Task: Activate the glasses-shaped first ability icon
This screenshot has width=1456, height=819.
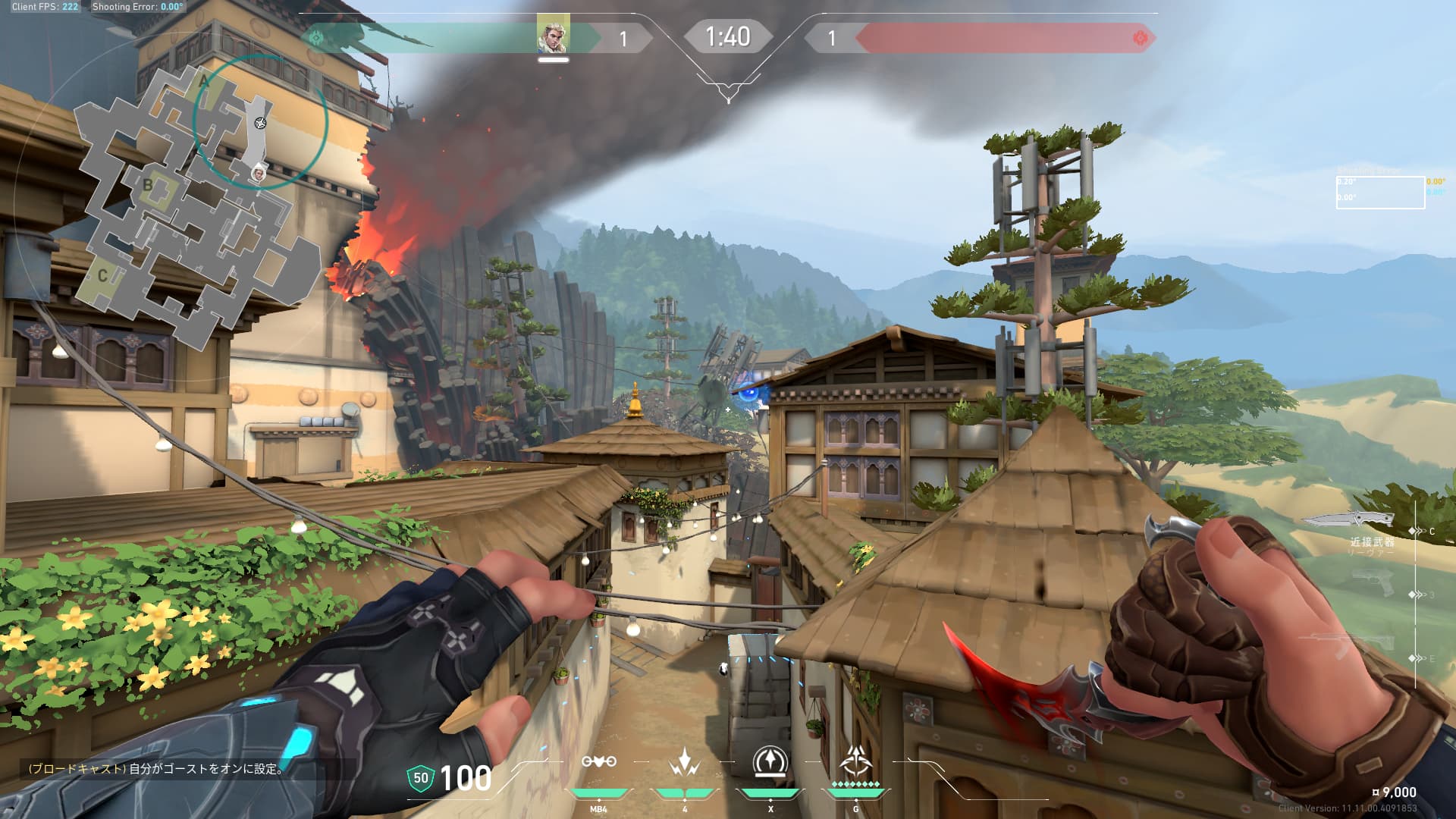Action: (598, 761)
